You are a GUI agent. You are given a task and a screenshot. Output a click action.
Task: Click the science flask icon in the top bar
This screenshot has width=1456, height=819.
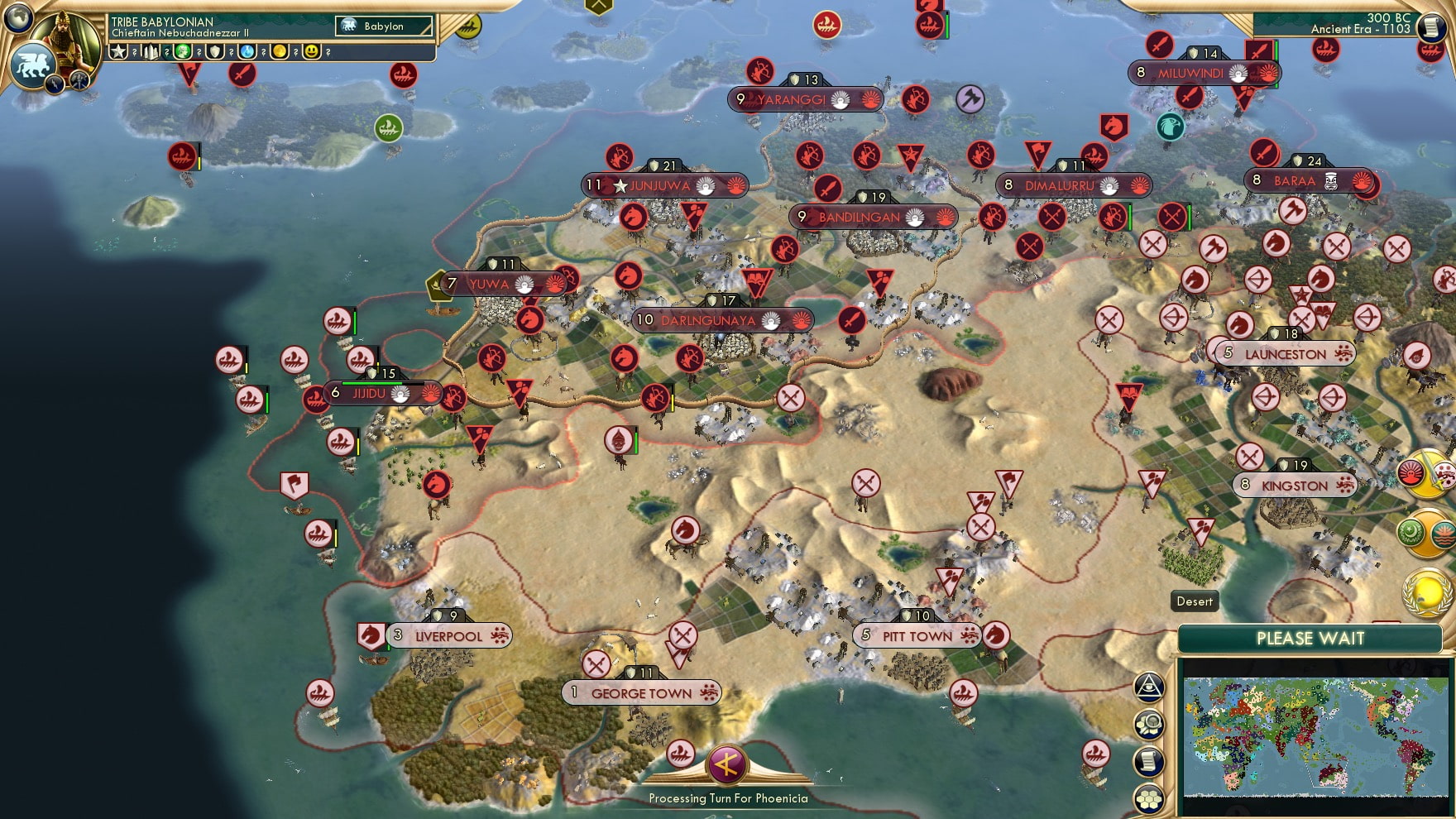[247, 51]
